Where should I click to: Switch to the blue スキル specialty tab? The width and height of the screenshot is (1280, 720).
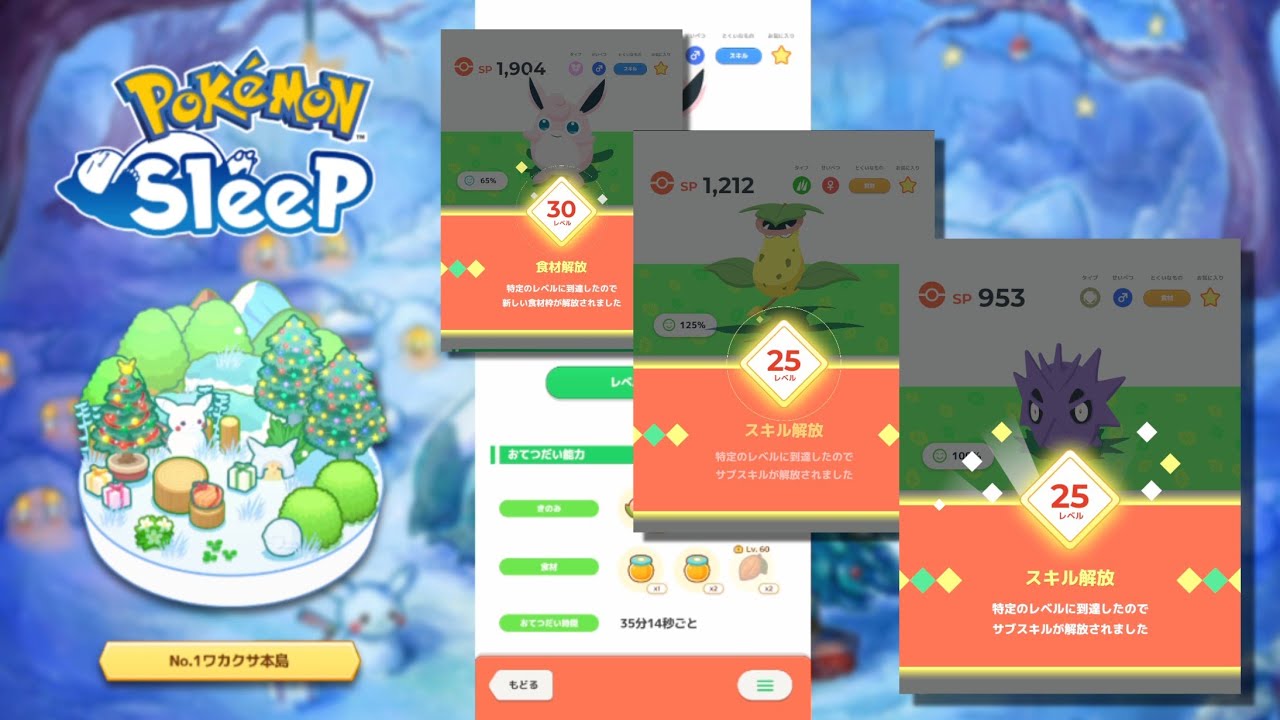coord(630,67)
